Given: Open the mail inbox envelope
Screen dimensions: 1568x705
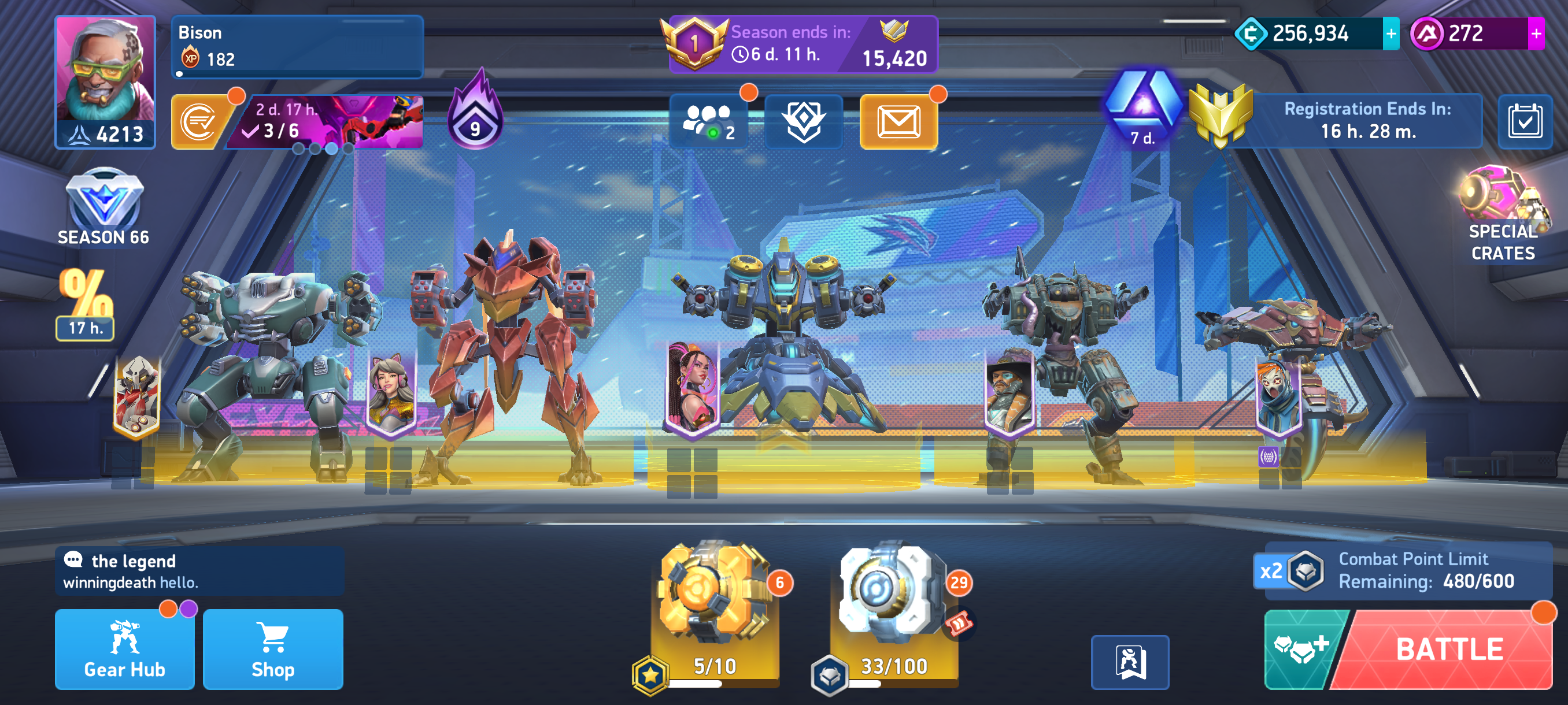Looking at the screenshot, I should 898,121.
